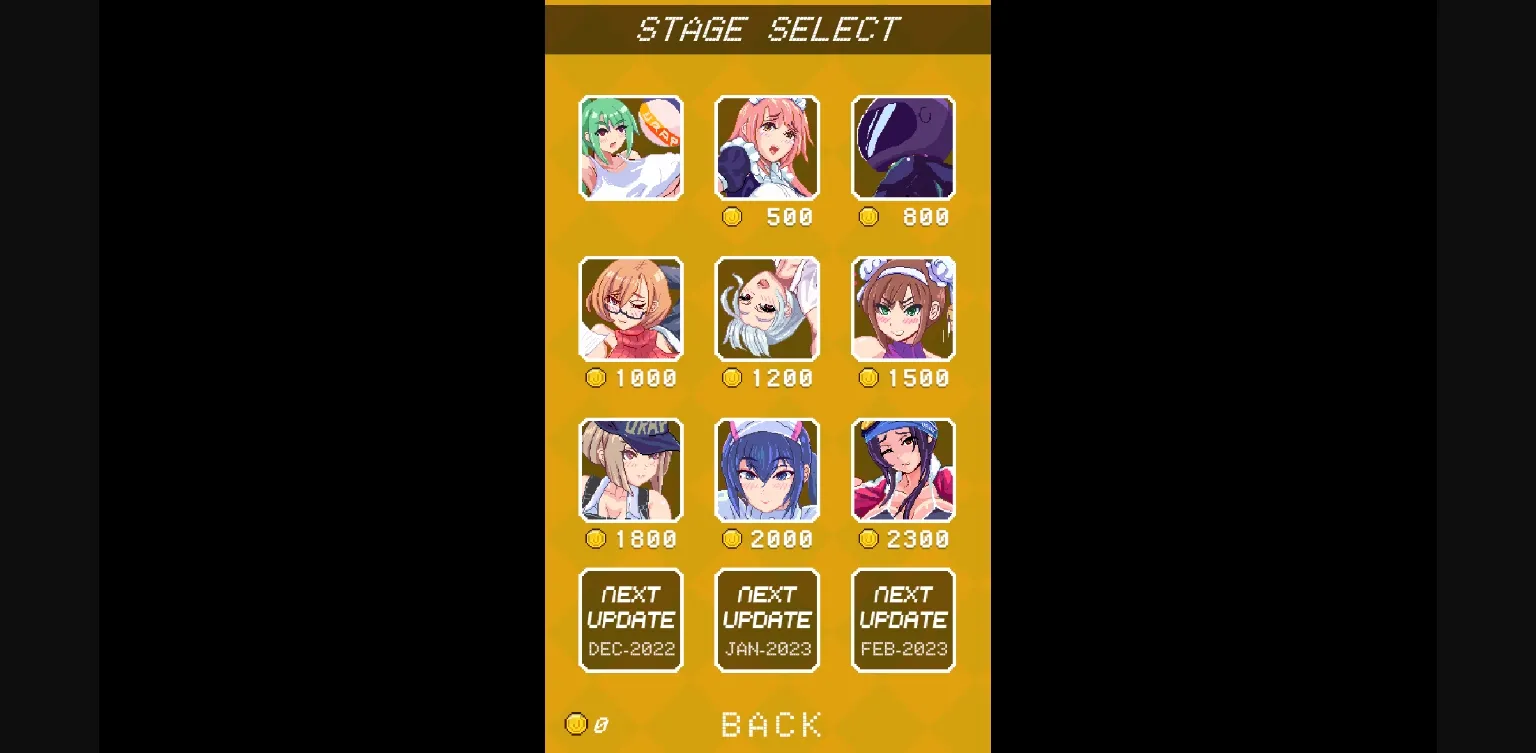Pick the hair-bun fighter stage costing 1500
Screen dimensions: 1536x753
(903, 309)
